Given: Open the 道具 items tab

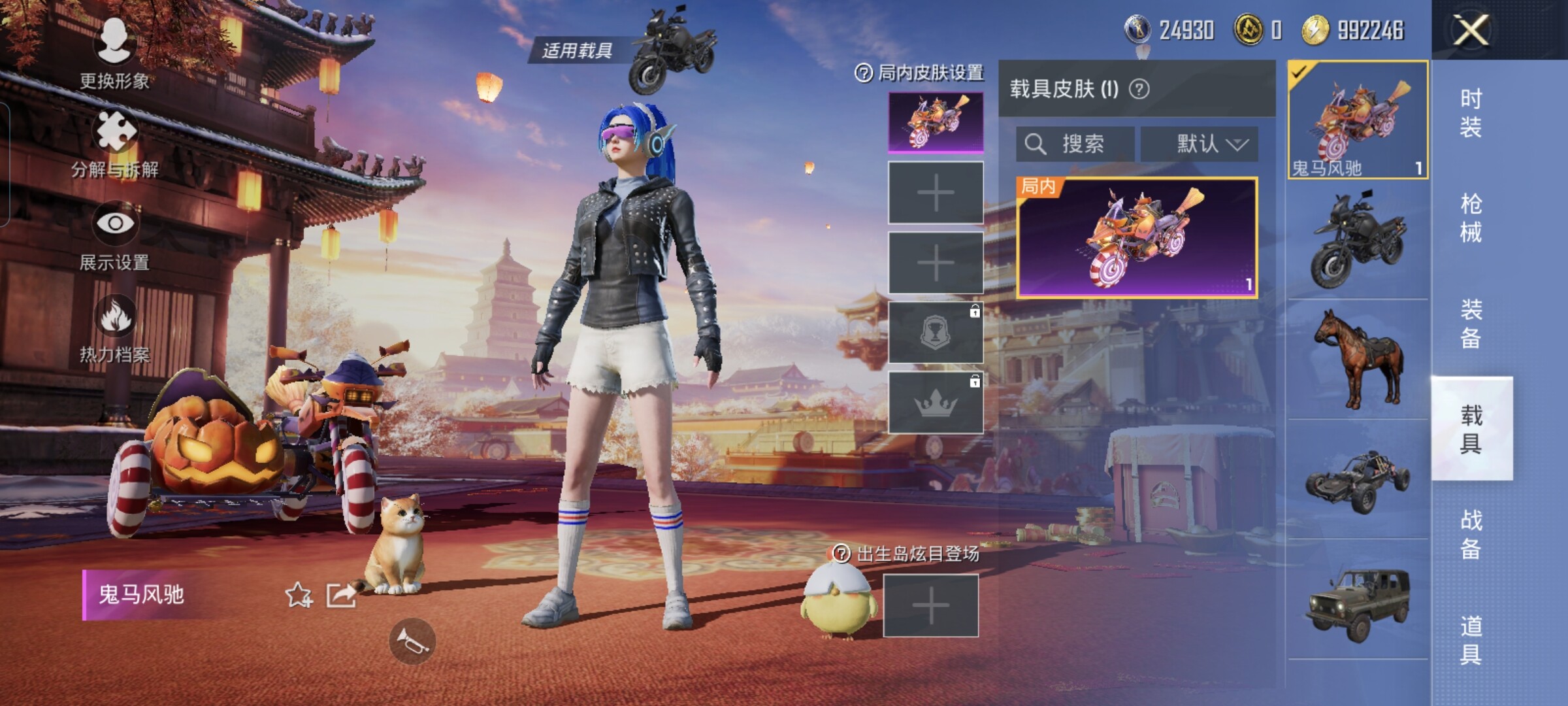Looking at the screenshot, I should click(x=1471, y=641).
